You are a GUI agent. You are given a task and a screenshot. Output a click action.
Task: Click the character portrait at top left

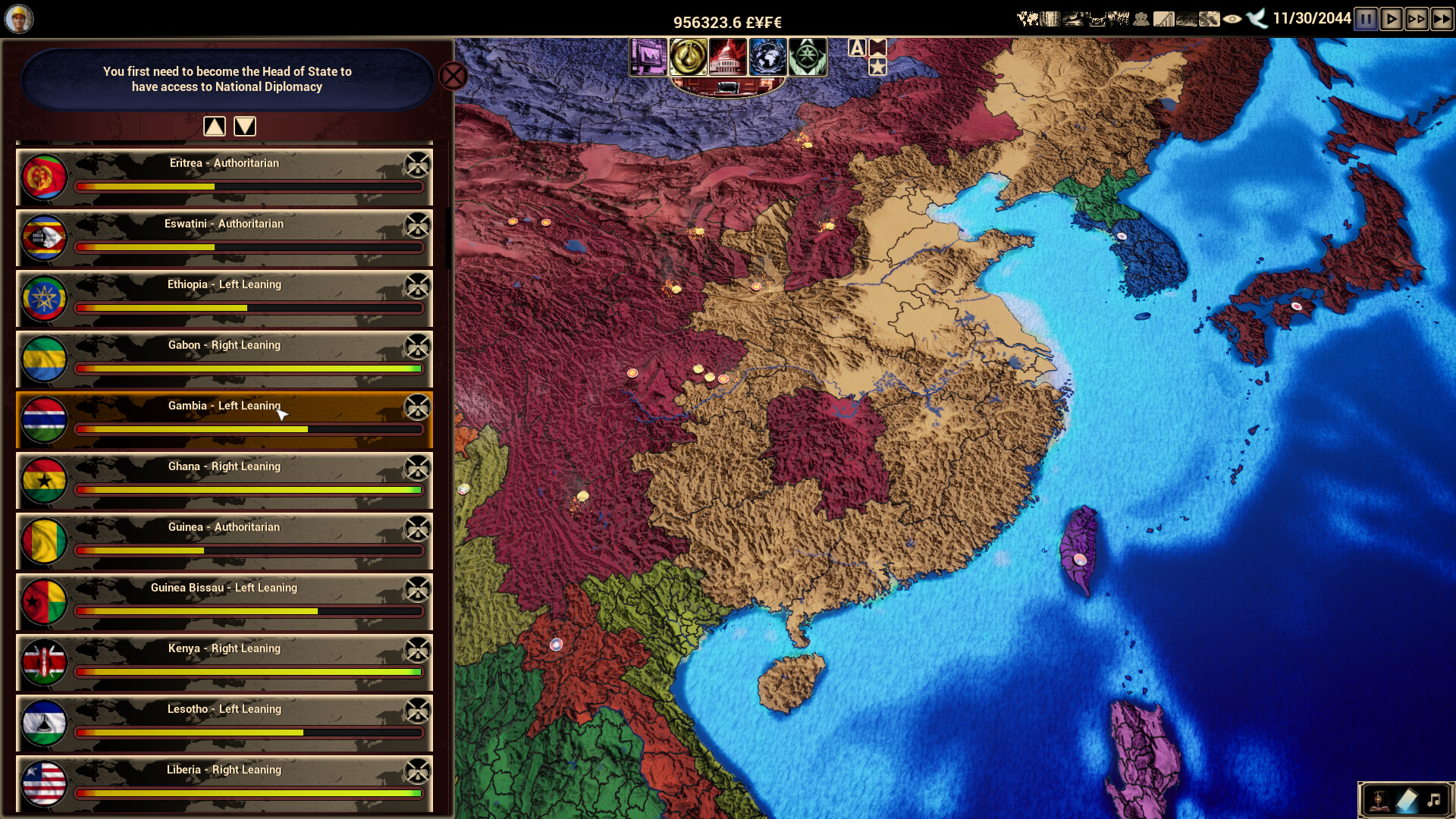click(18, 18)
